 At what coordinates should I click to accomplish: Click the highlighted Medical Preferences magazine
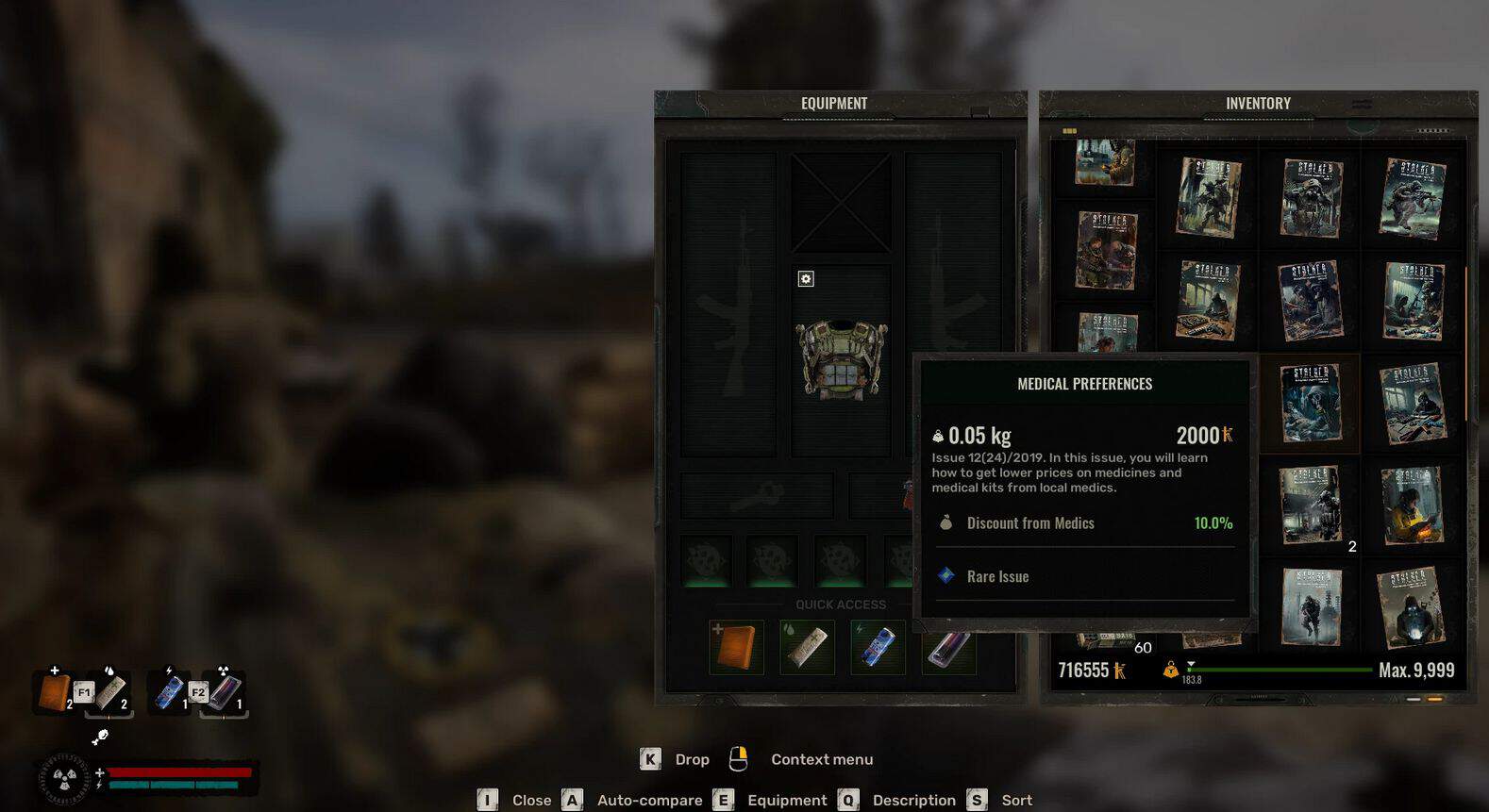point(1311,403)
